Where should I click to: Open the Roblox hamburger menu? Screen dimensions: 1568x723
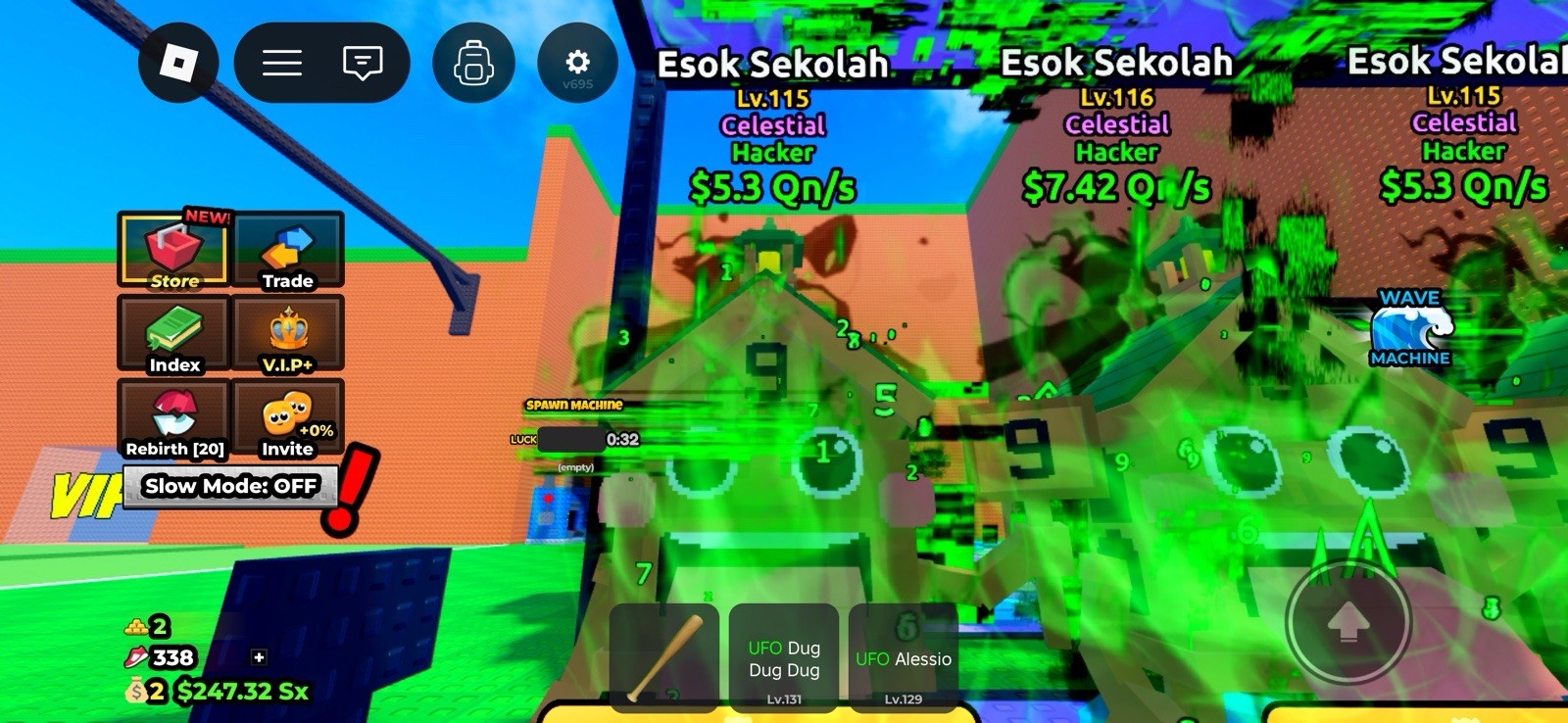tap(281, 62)
